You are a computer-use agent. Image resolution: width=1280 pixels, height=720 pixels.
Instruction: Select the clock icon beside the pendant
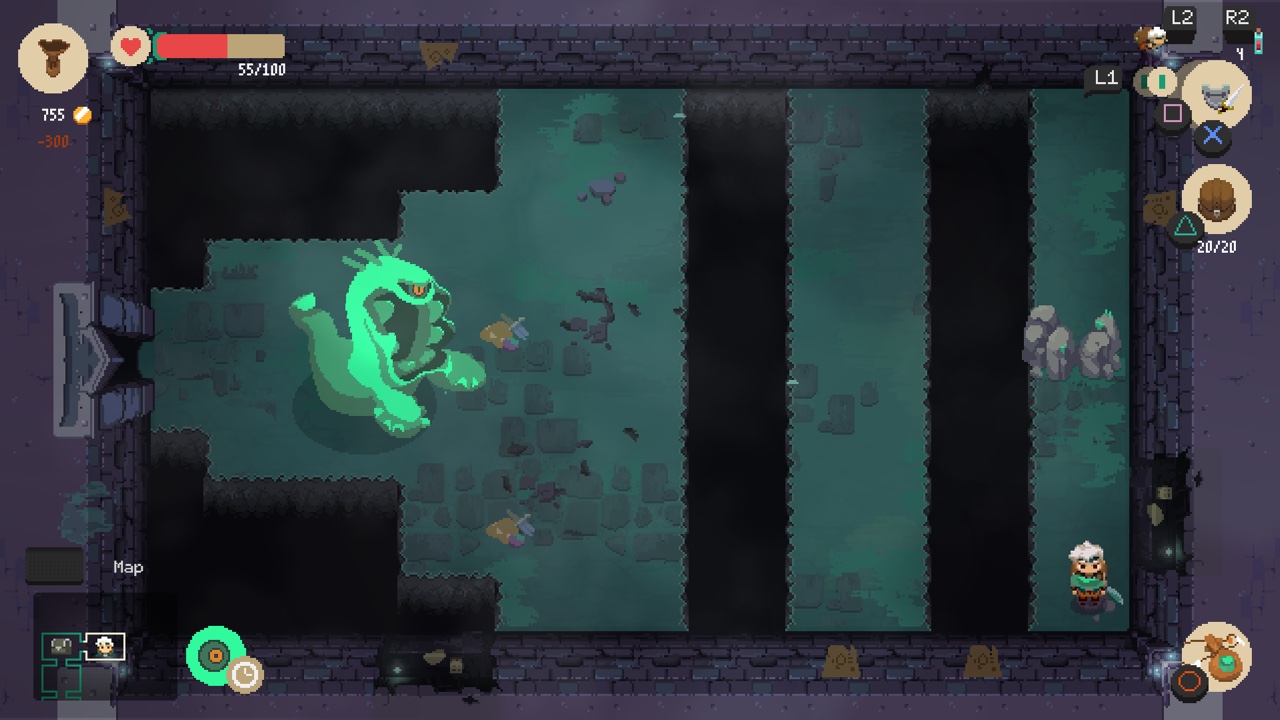(245, 676)
